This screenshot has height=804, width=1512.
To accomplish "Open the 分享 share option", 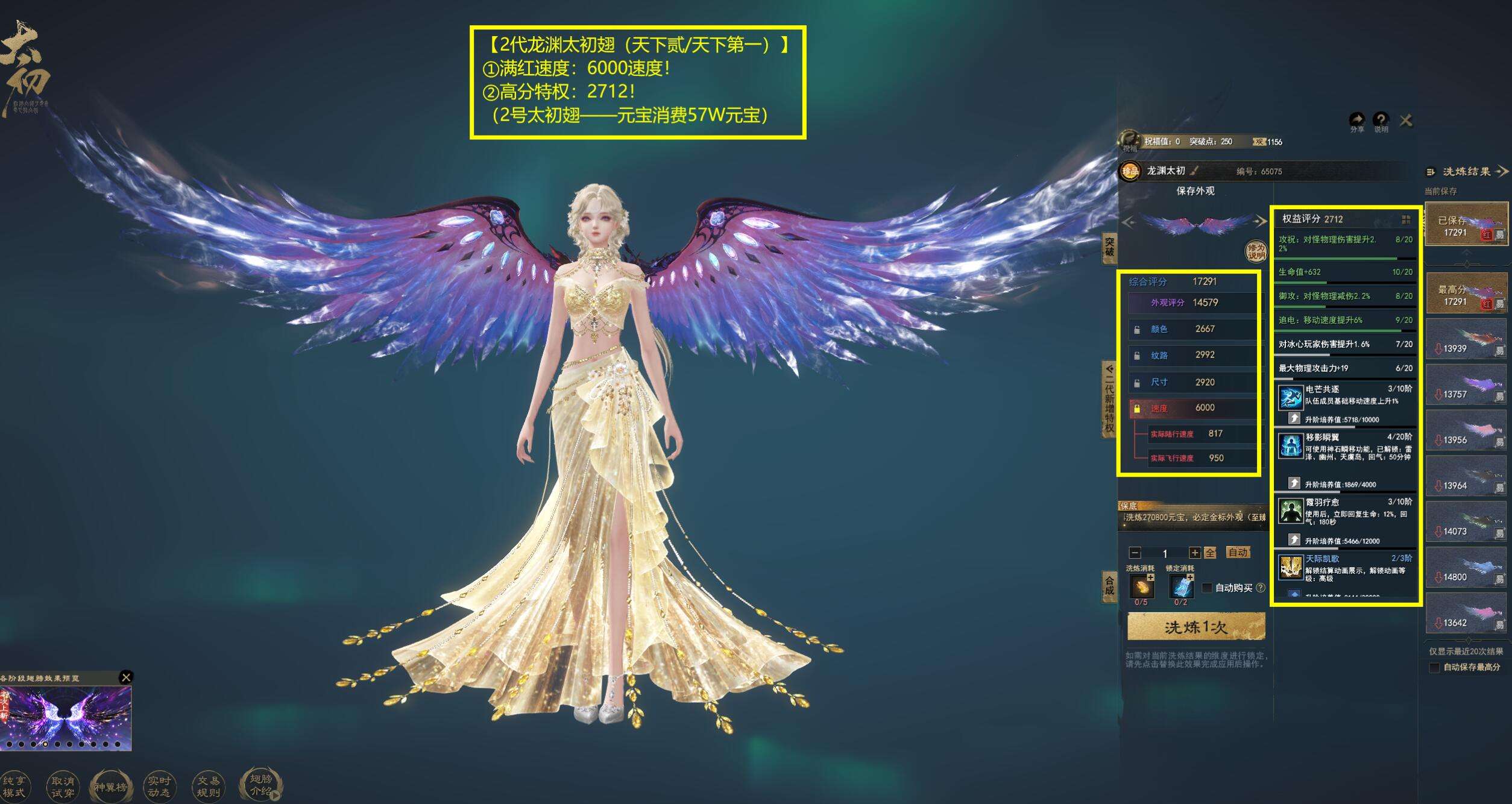I will [x=1357, y=121].
